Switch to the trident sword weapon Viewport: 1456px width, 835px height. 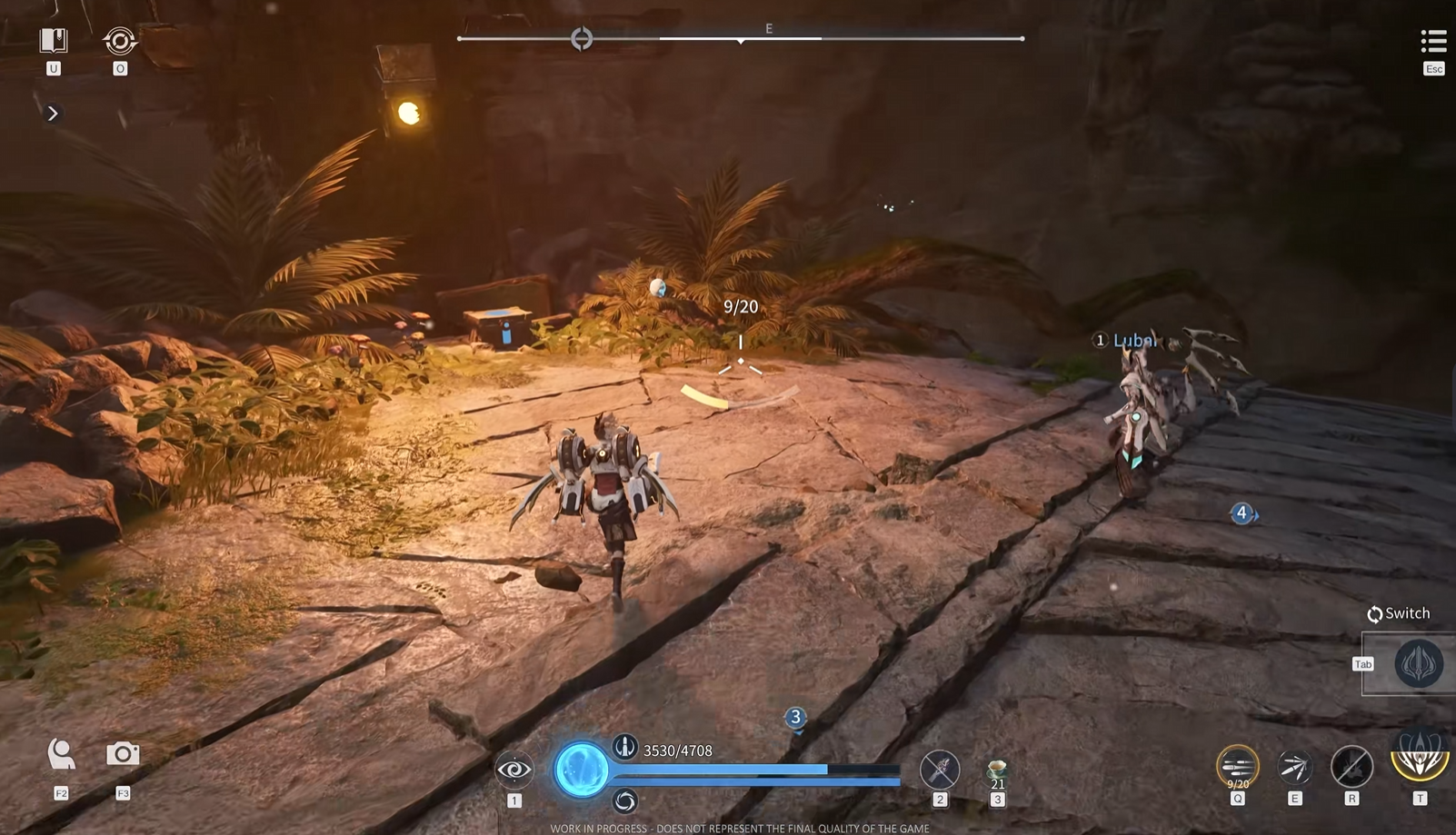tap(1418, 663)
